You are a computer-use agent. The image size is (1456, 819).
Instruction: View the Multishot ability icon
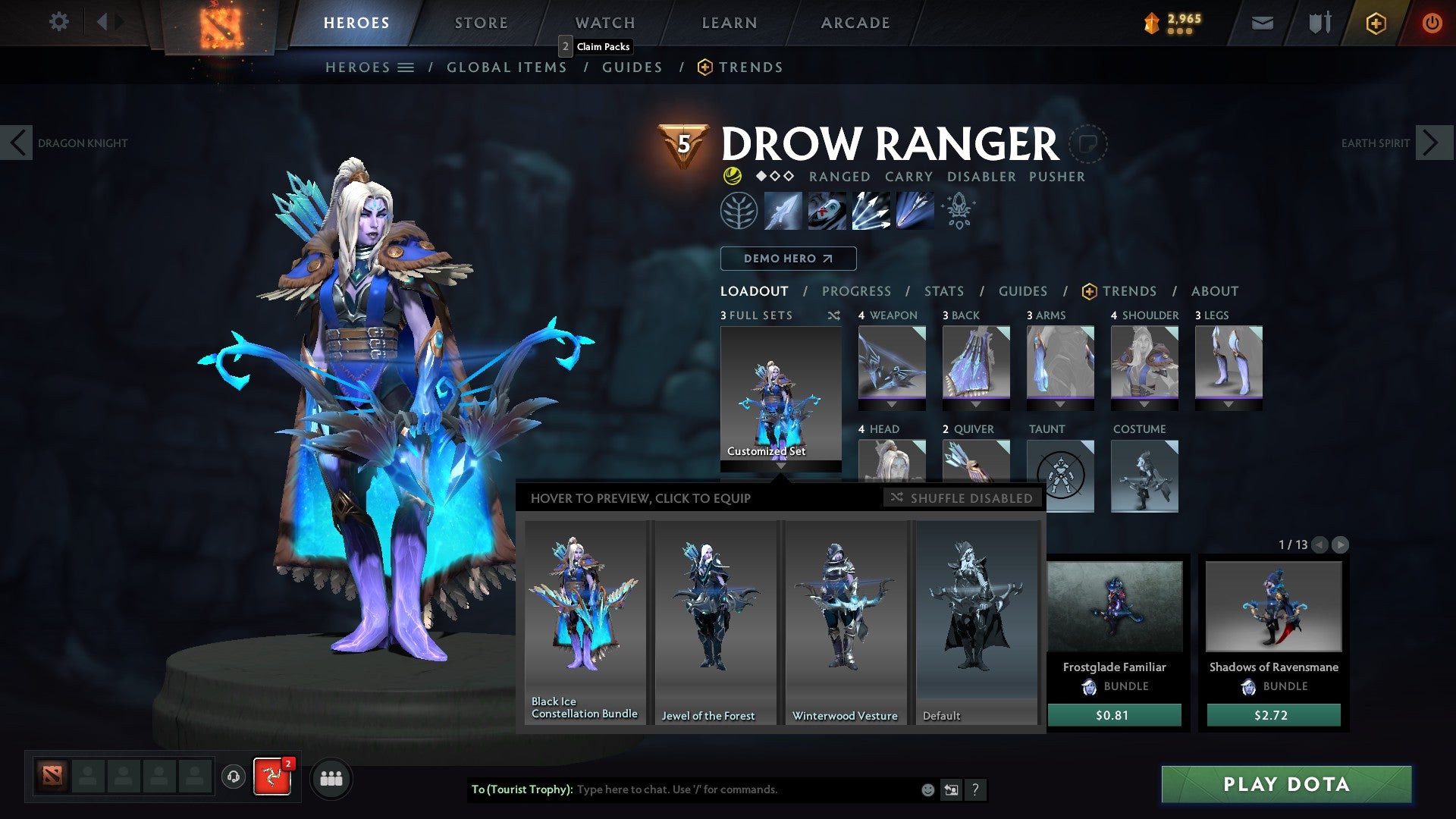(872, 211)
